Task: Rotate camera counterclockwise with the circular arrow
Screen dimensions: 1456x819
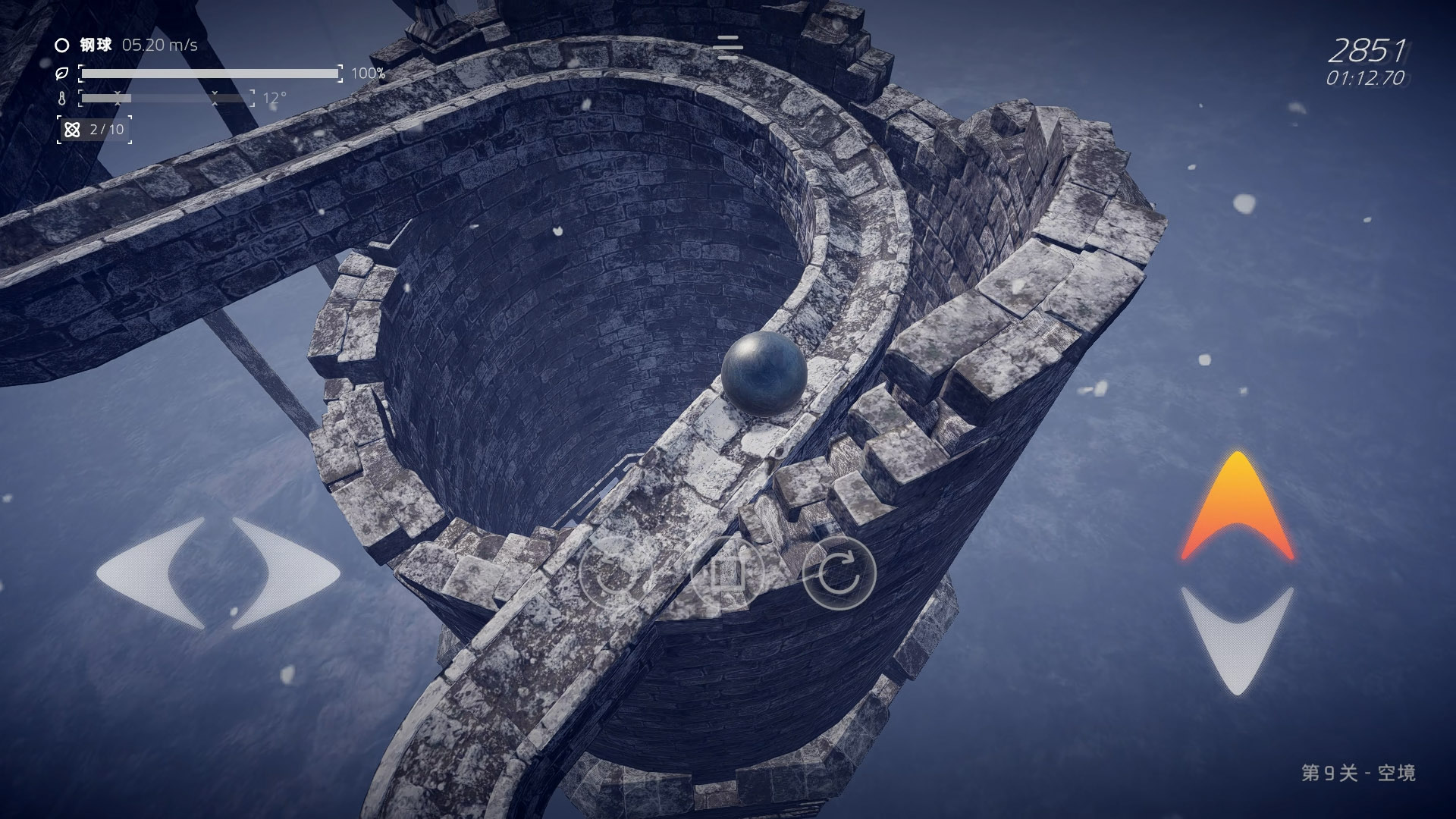Action: point(615,574)
